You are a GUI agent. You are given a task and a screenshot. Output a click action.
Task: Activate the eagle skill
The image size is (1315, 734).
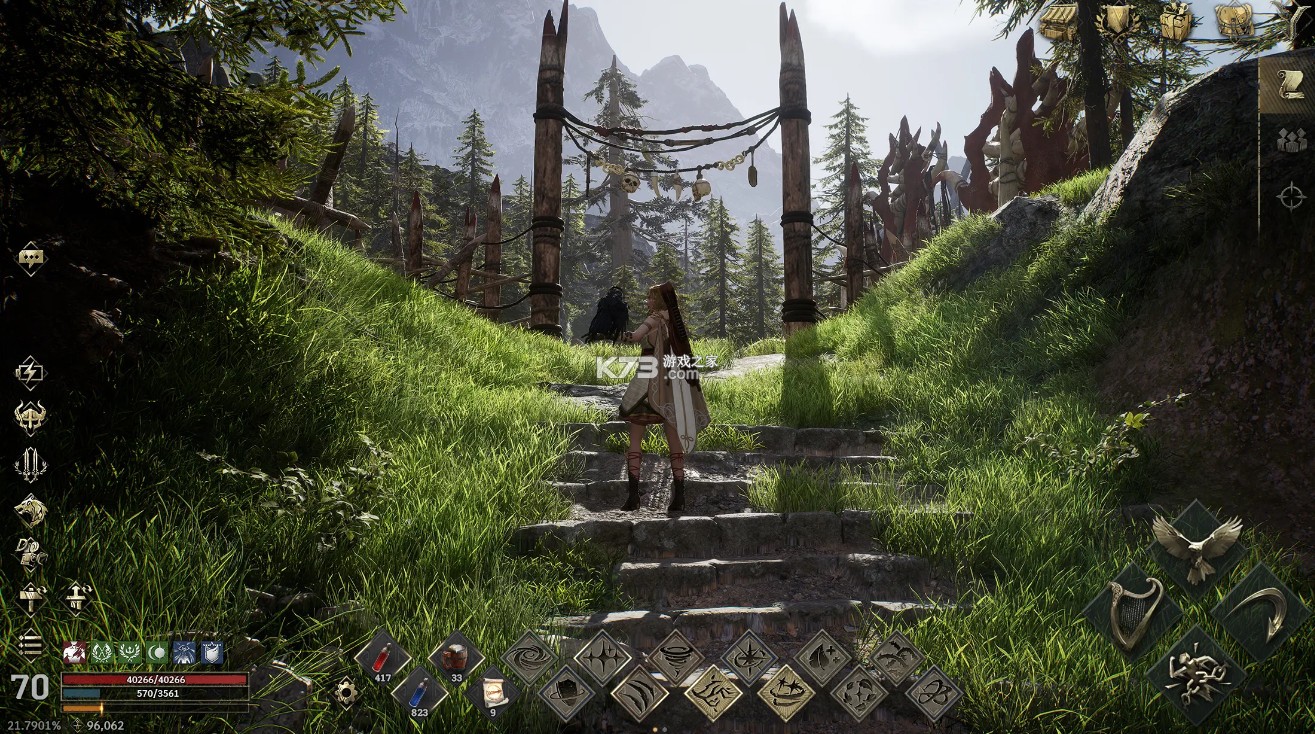tap(1196, 547)
